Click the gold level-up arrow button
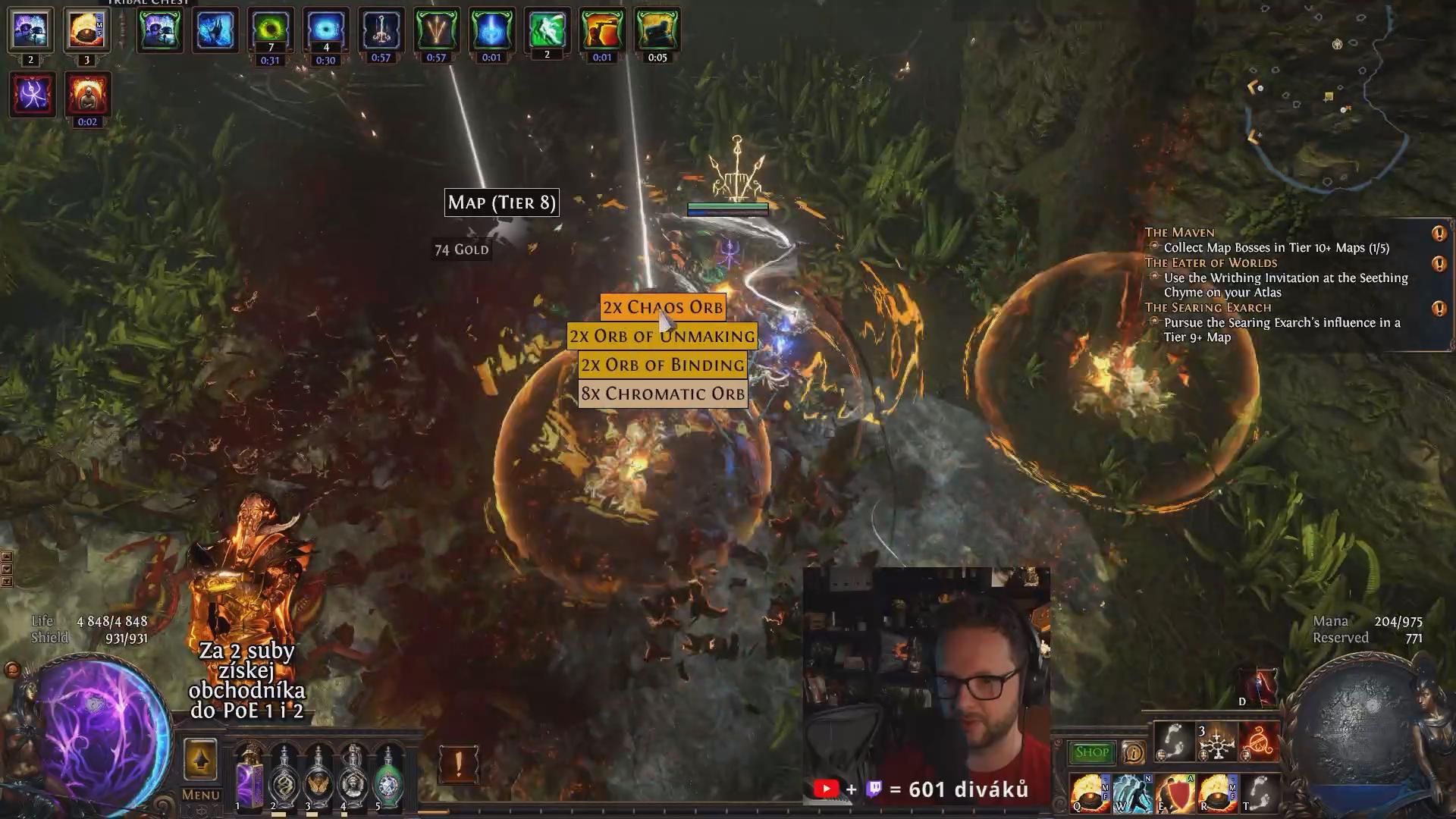This screenshot has width=1456, height=819. point(200,759)
